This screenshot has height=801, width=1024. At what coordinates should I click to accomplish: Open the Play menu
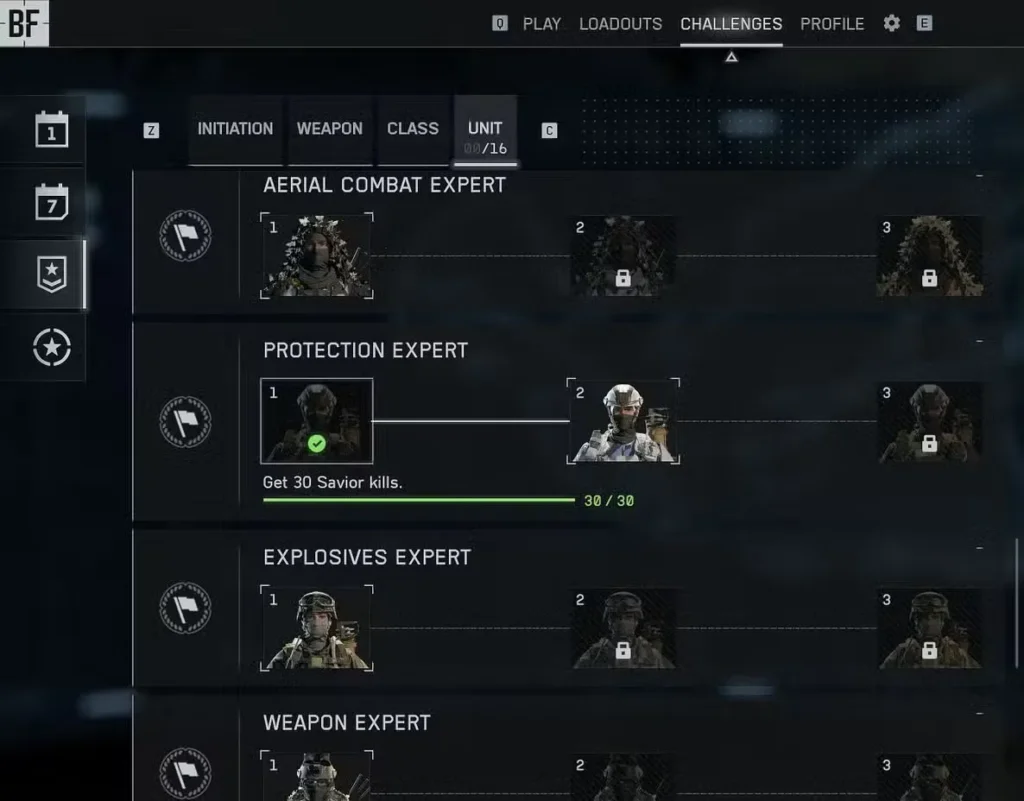541,23
